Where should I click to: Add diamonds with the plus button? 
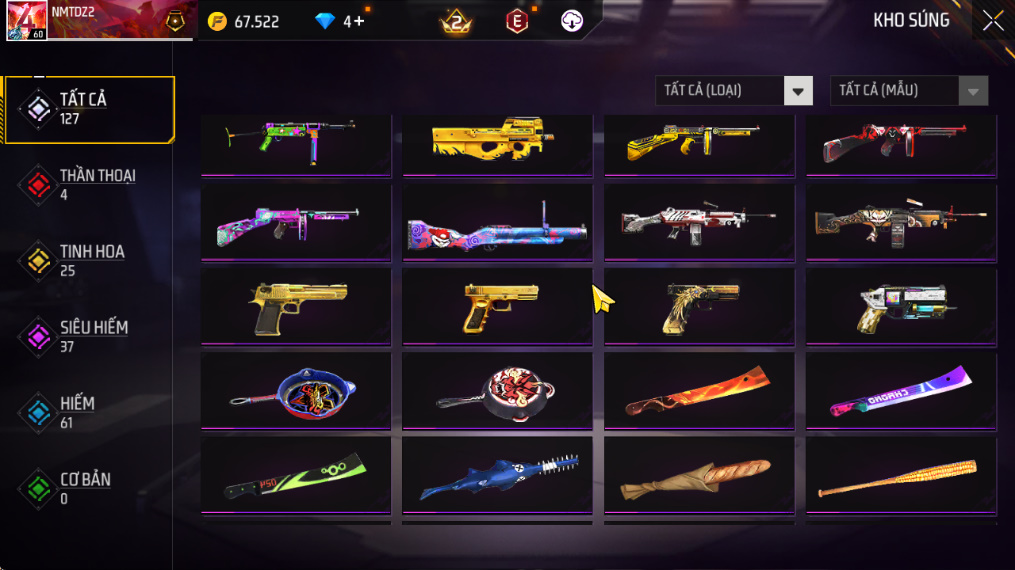click(359, 21)
